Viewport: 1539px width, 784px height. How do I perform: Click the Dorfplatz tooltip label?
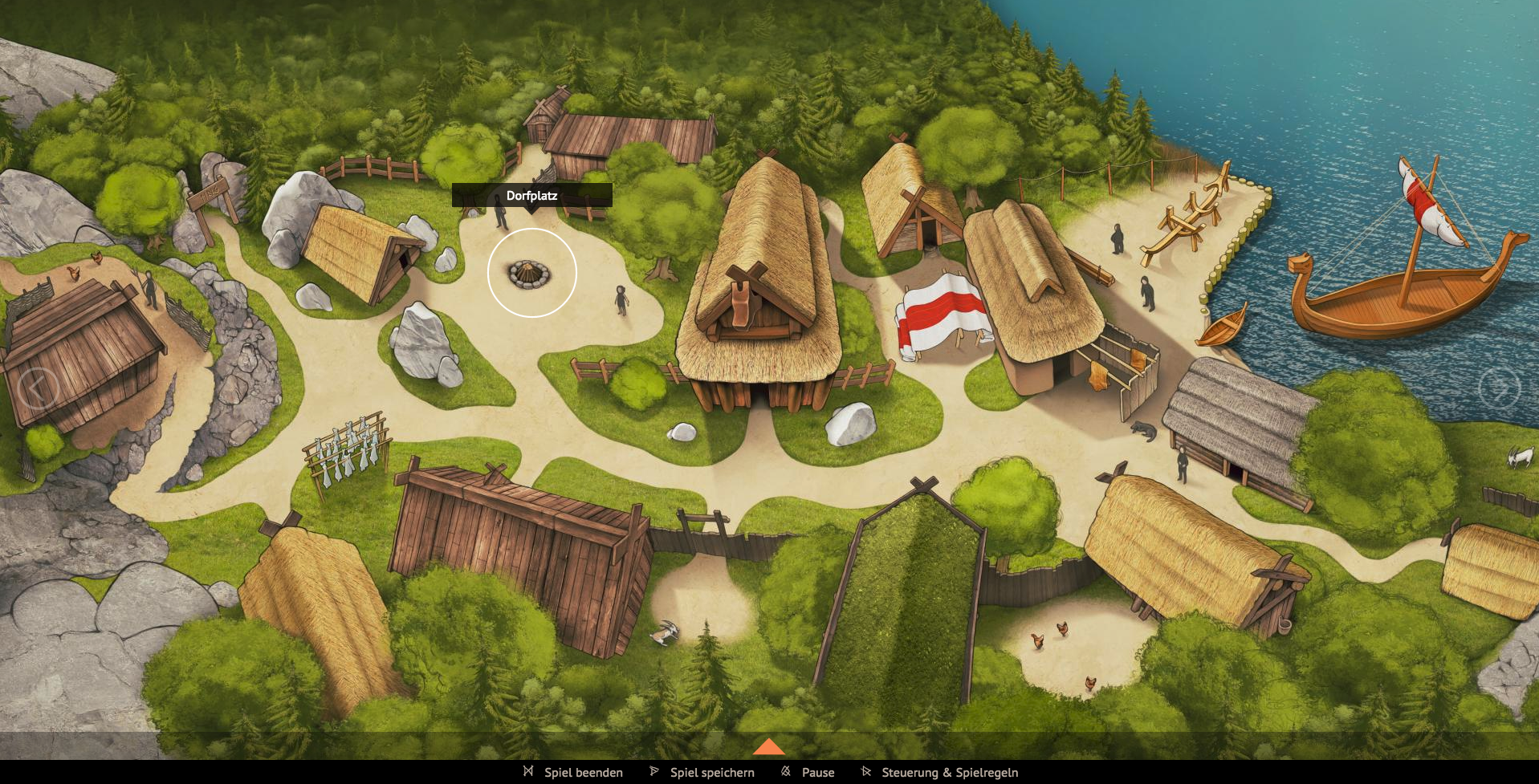pyautogui.click(x=532, y=195)
